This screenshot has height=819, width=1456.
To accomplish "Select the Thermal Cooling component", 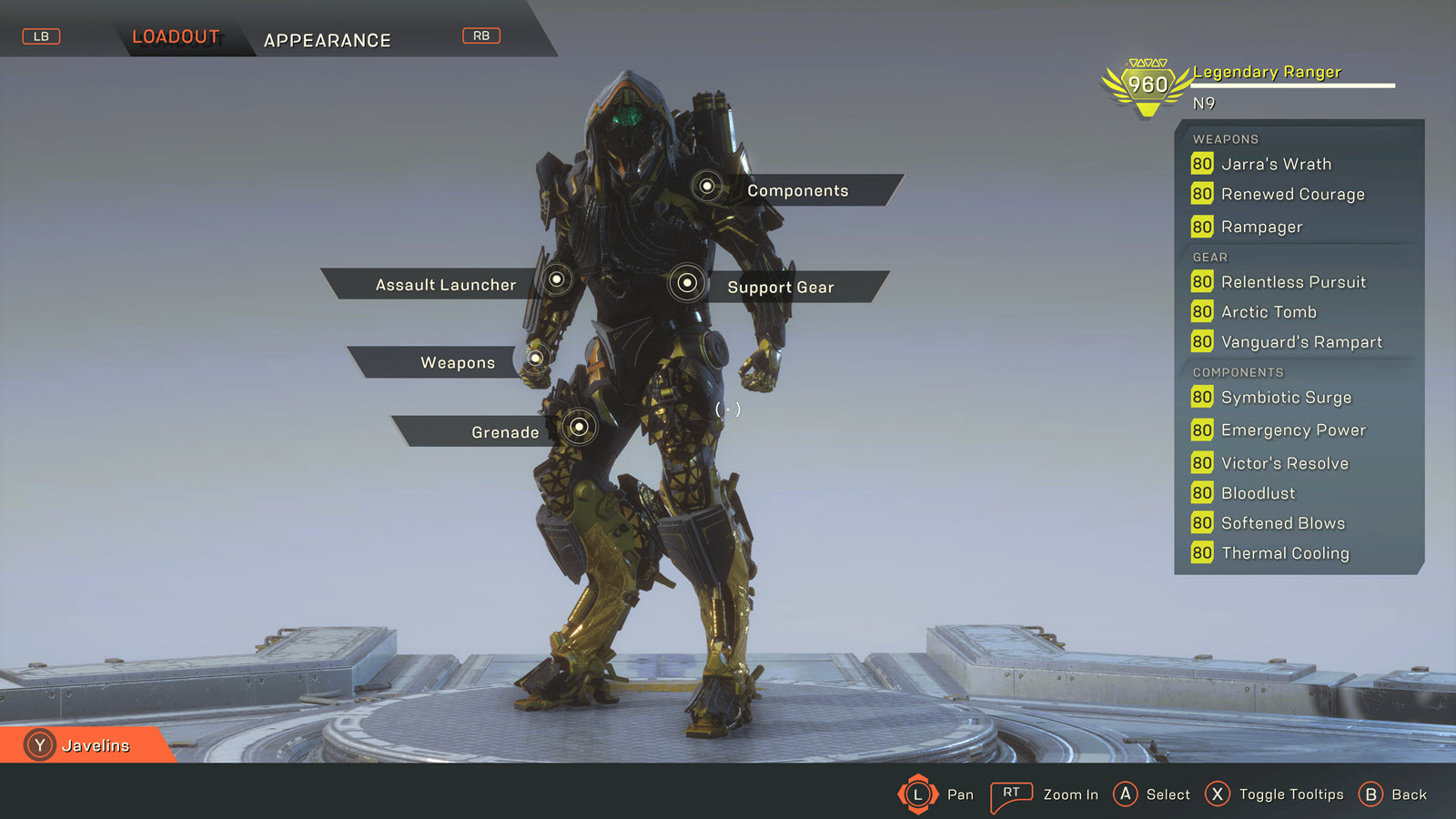I will 1285,553.
